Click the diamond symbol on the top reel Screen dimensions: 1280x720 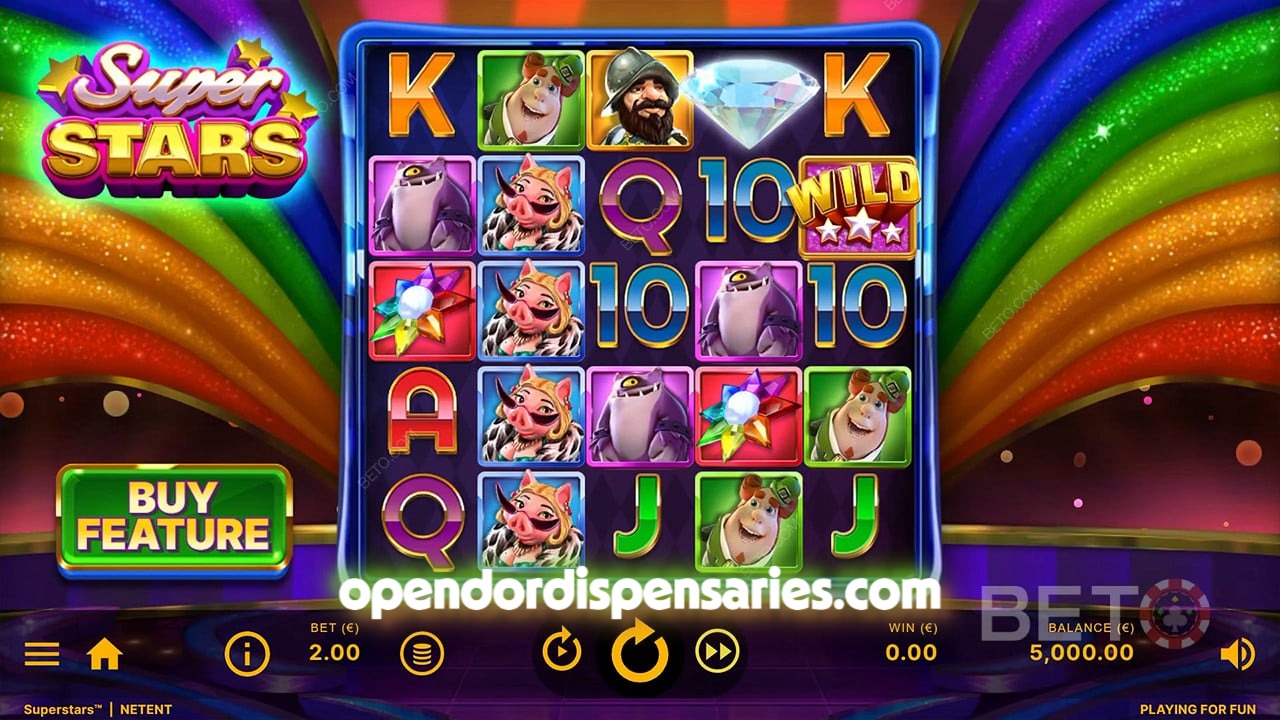(x=751, y=100)
